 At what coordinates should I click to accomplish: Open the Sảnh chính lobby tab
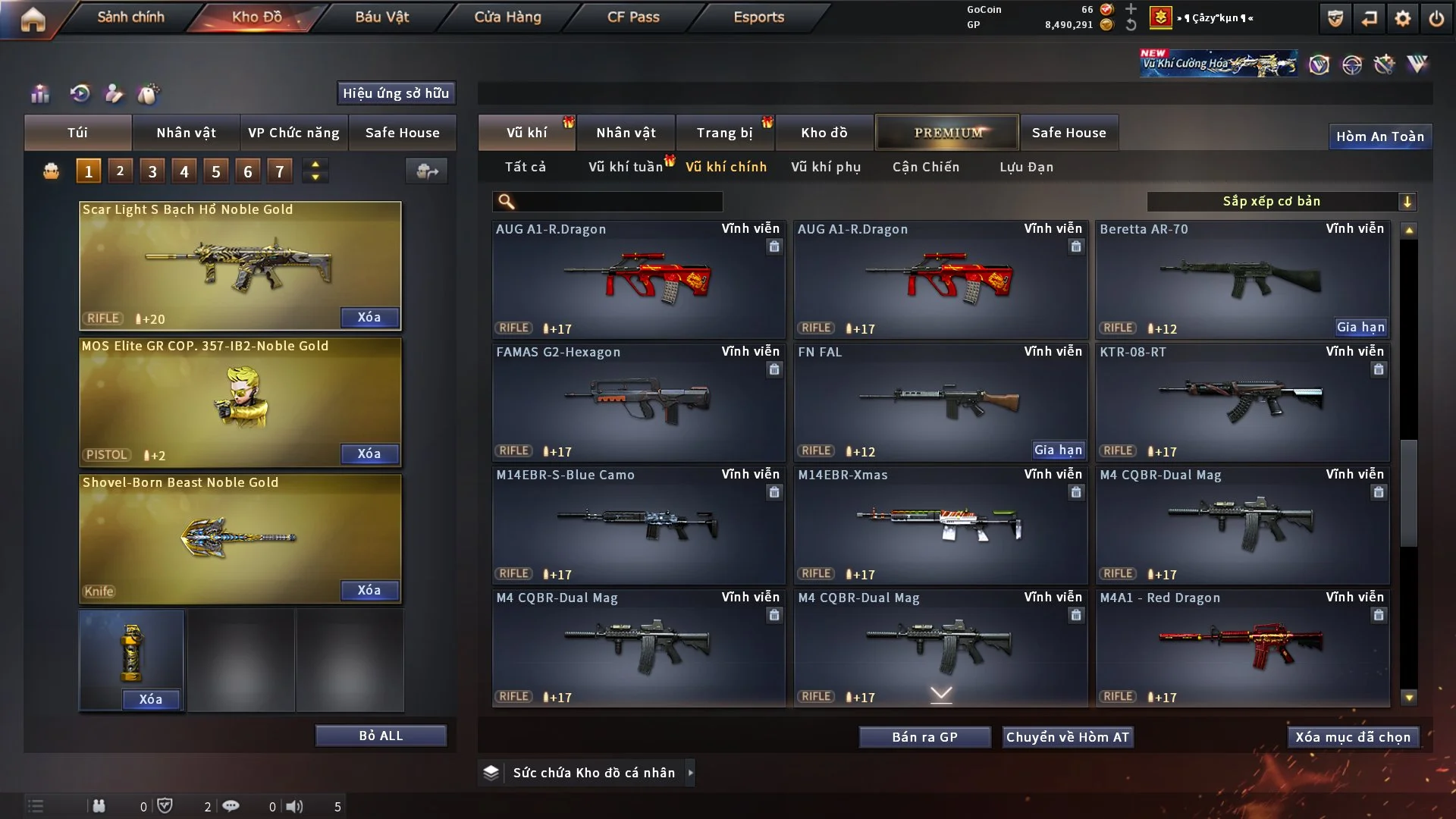point(130,17)
